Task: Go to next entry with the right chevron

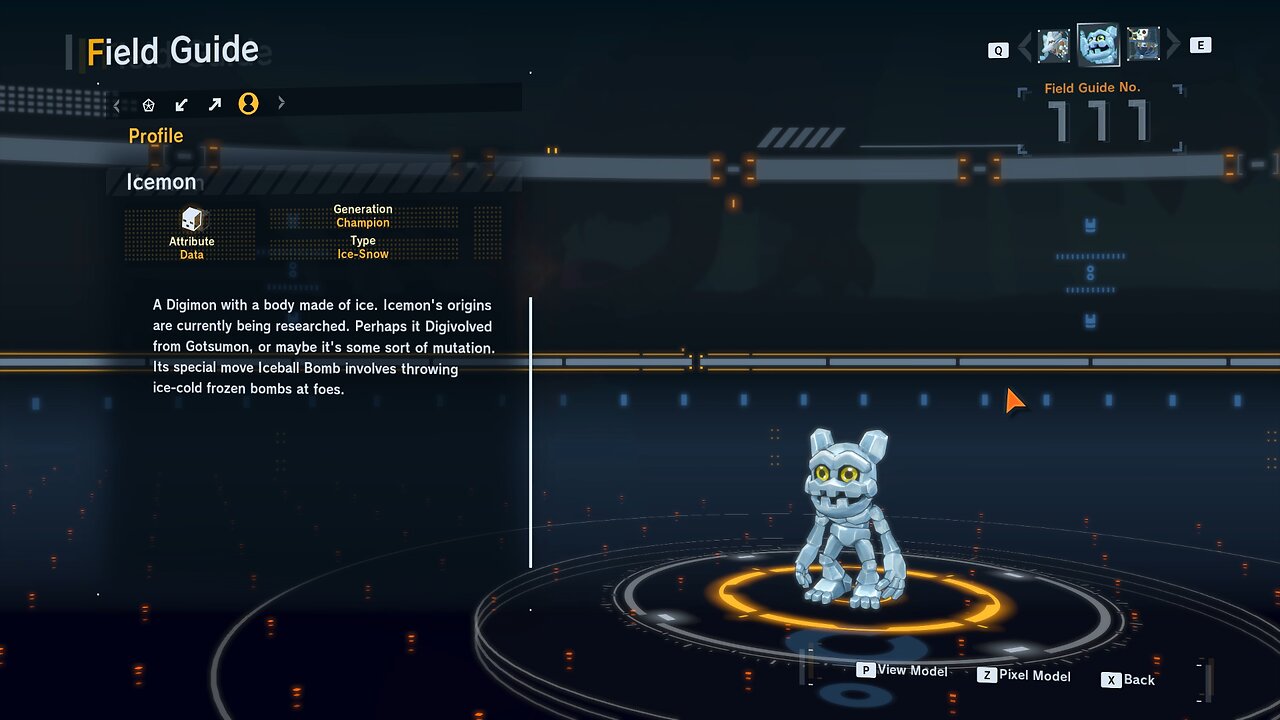Action: (x=1174, y=45)
